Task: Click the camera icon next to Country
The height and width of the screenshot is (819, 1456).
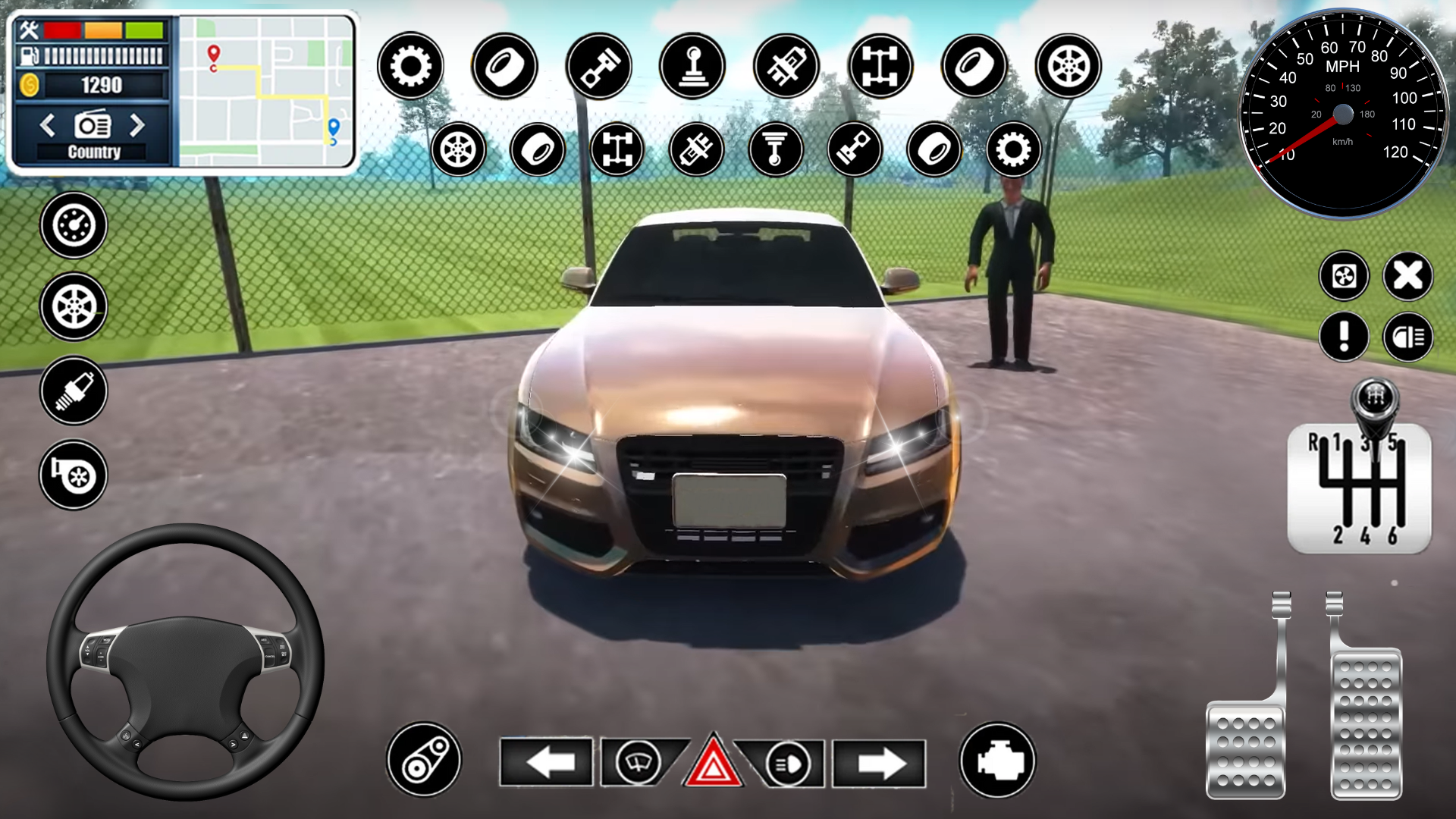Action: click(91, 124)
